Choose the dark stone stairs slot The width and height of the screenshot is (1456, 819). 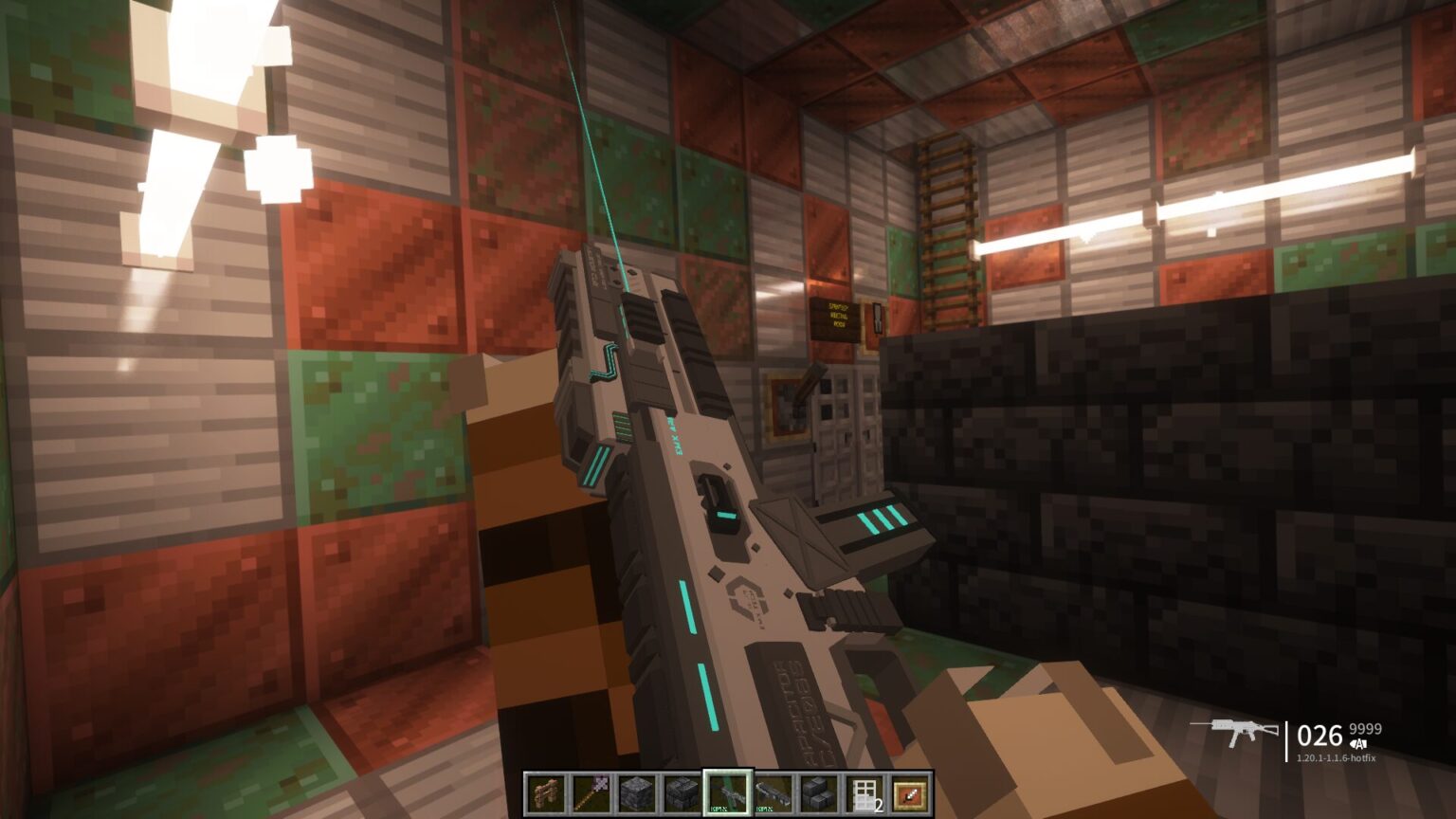819,793
